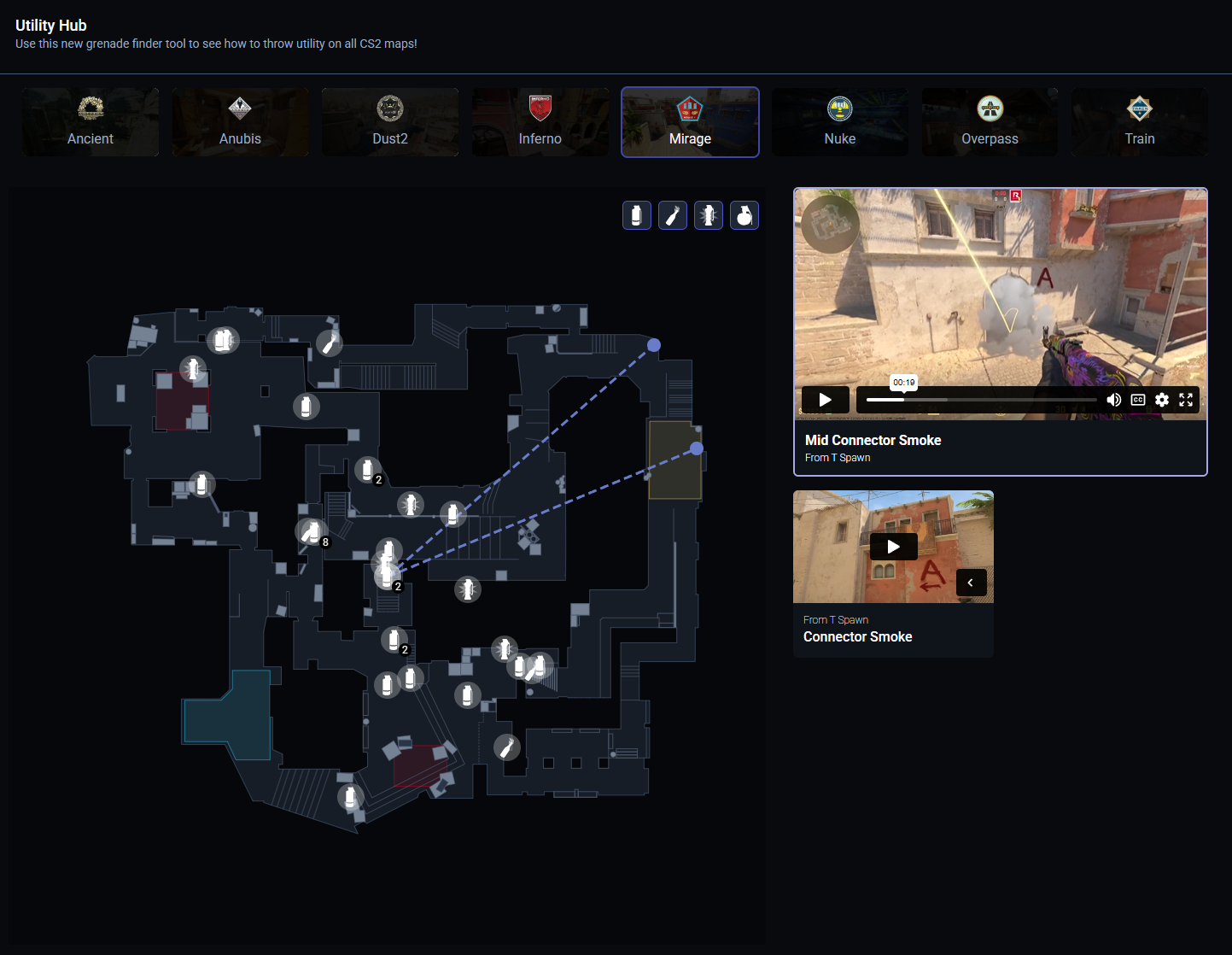Click the video progress bar

pos(982,400)
